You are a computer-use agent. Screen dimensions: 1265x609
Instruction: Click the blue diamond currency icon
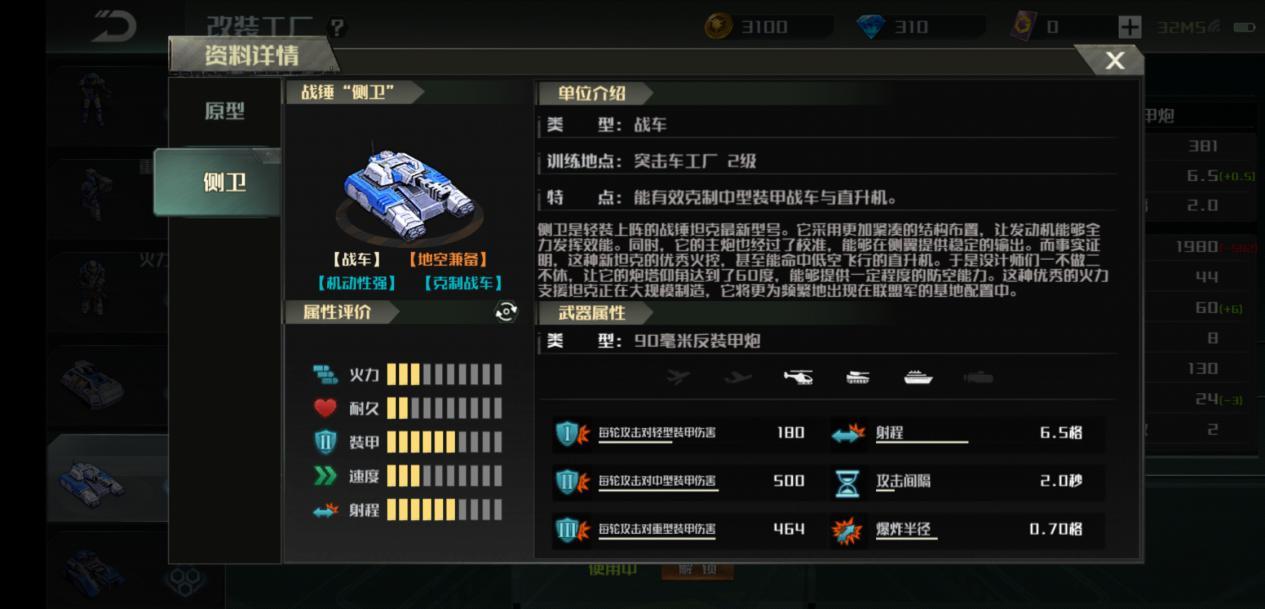click(872, 27)
